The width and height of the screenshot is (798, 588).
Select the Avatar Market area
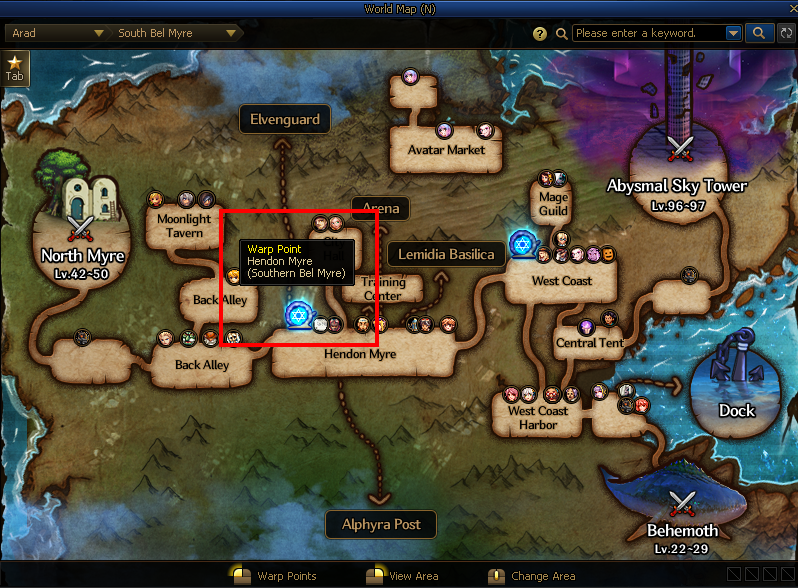coord(446,150)
